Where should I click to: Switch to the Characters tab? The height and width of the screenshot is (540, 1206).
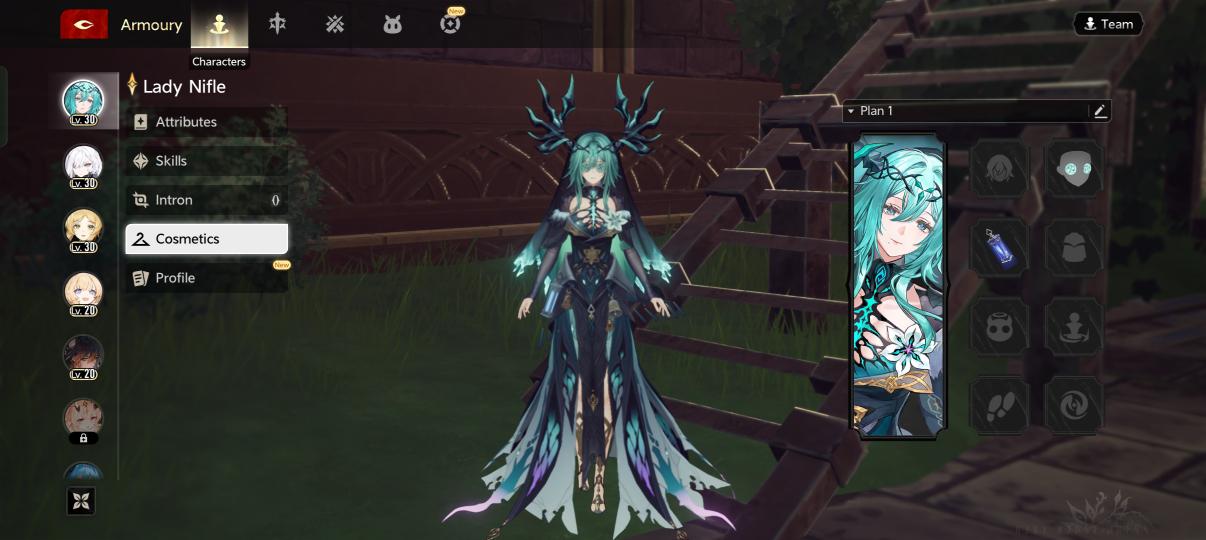219,26
